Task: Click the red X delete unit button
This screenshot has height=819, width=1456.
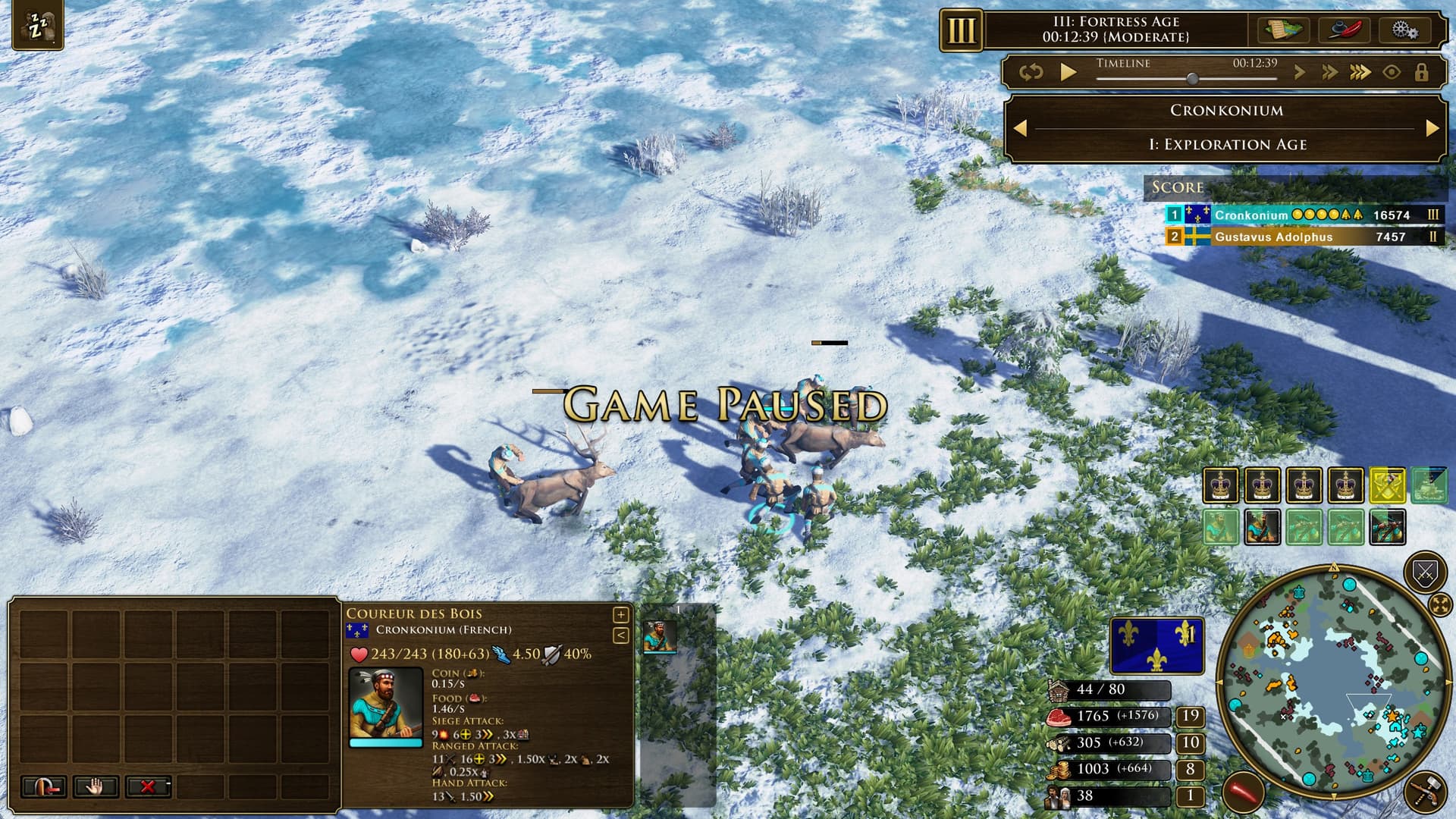Action: (x=148, y=787)
